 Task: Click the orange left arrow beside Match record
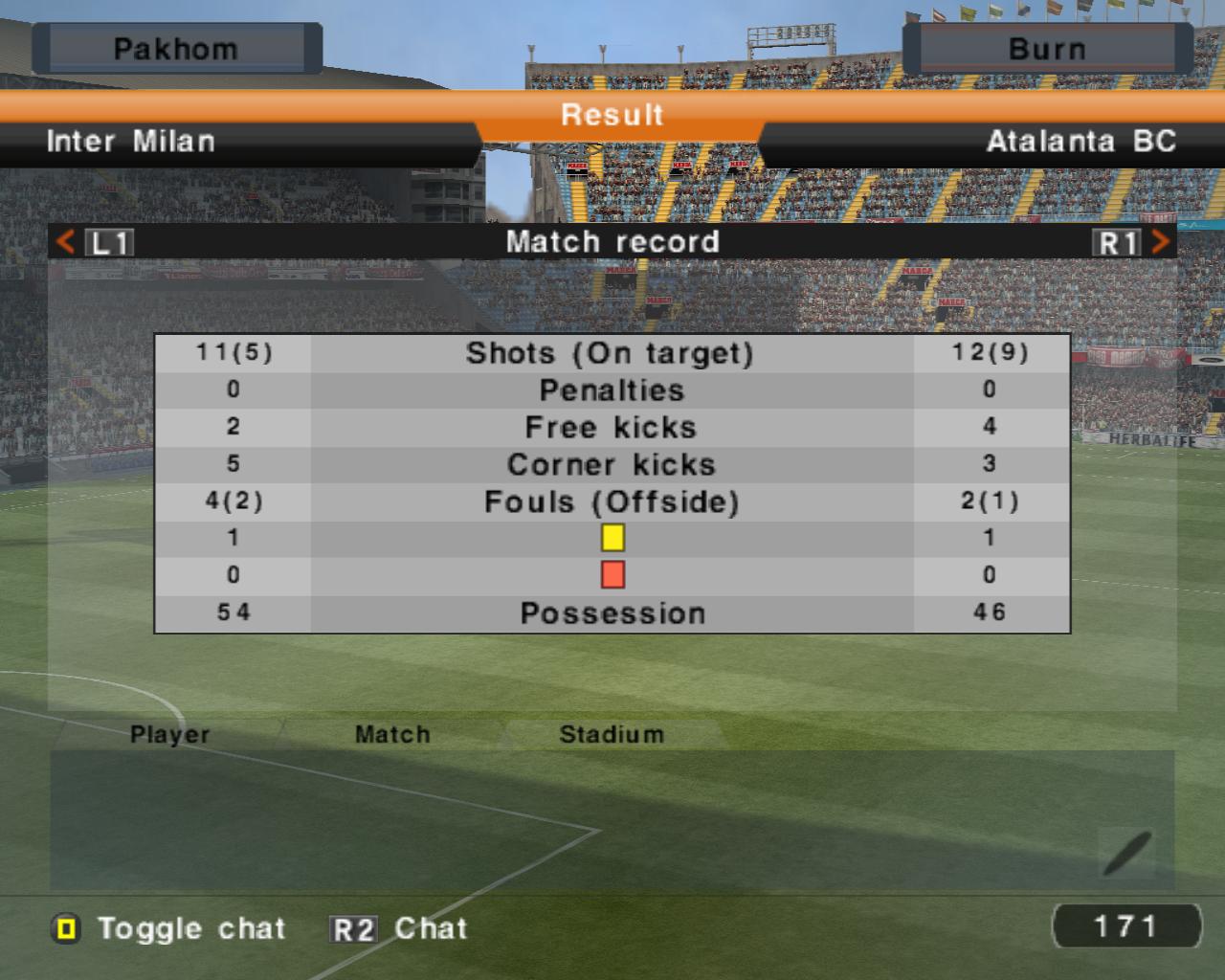[x=65, y=241]
